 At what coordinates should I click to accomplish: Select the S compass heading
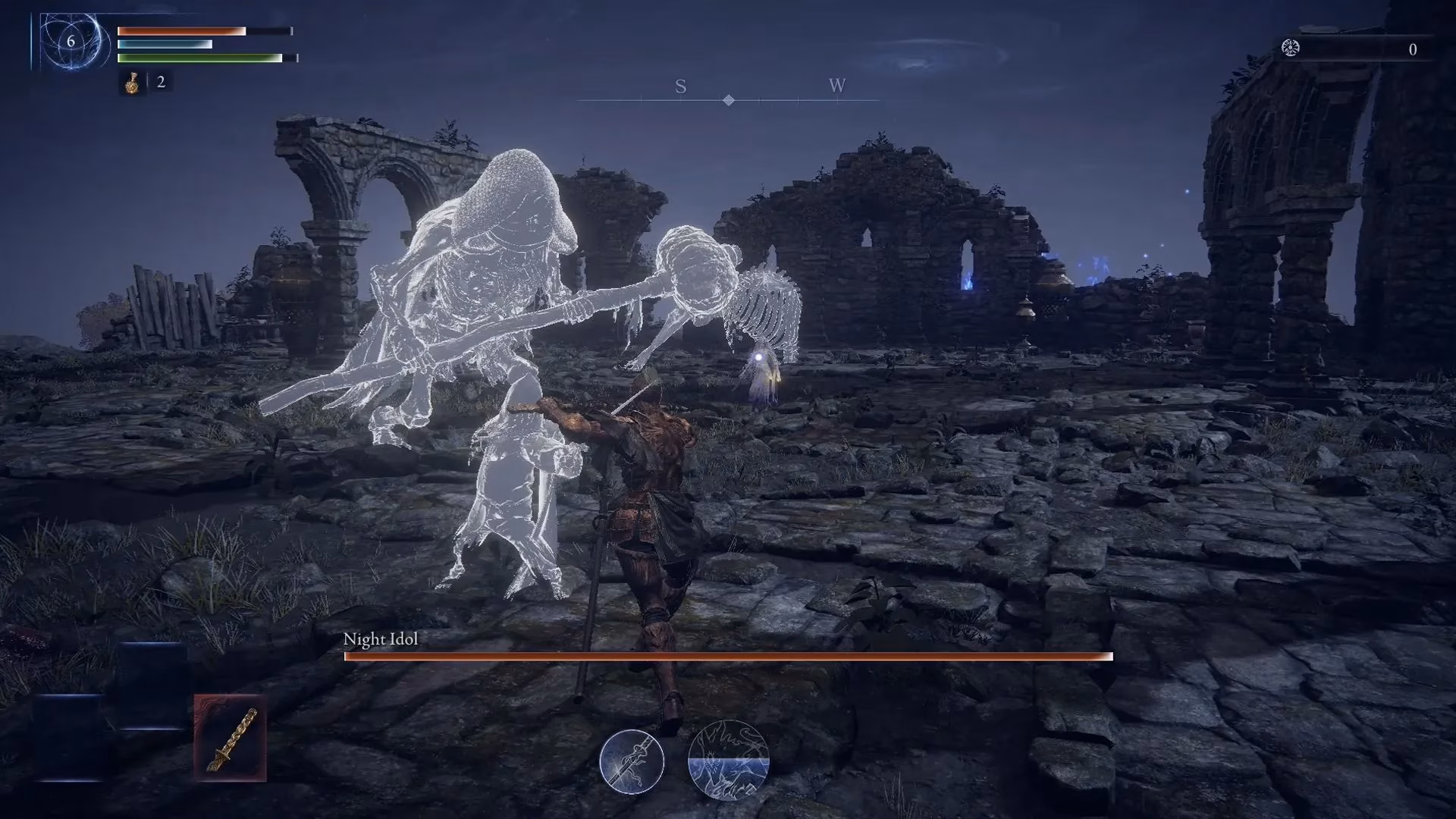(680, 87)
